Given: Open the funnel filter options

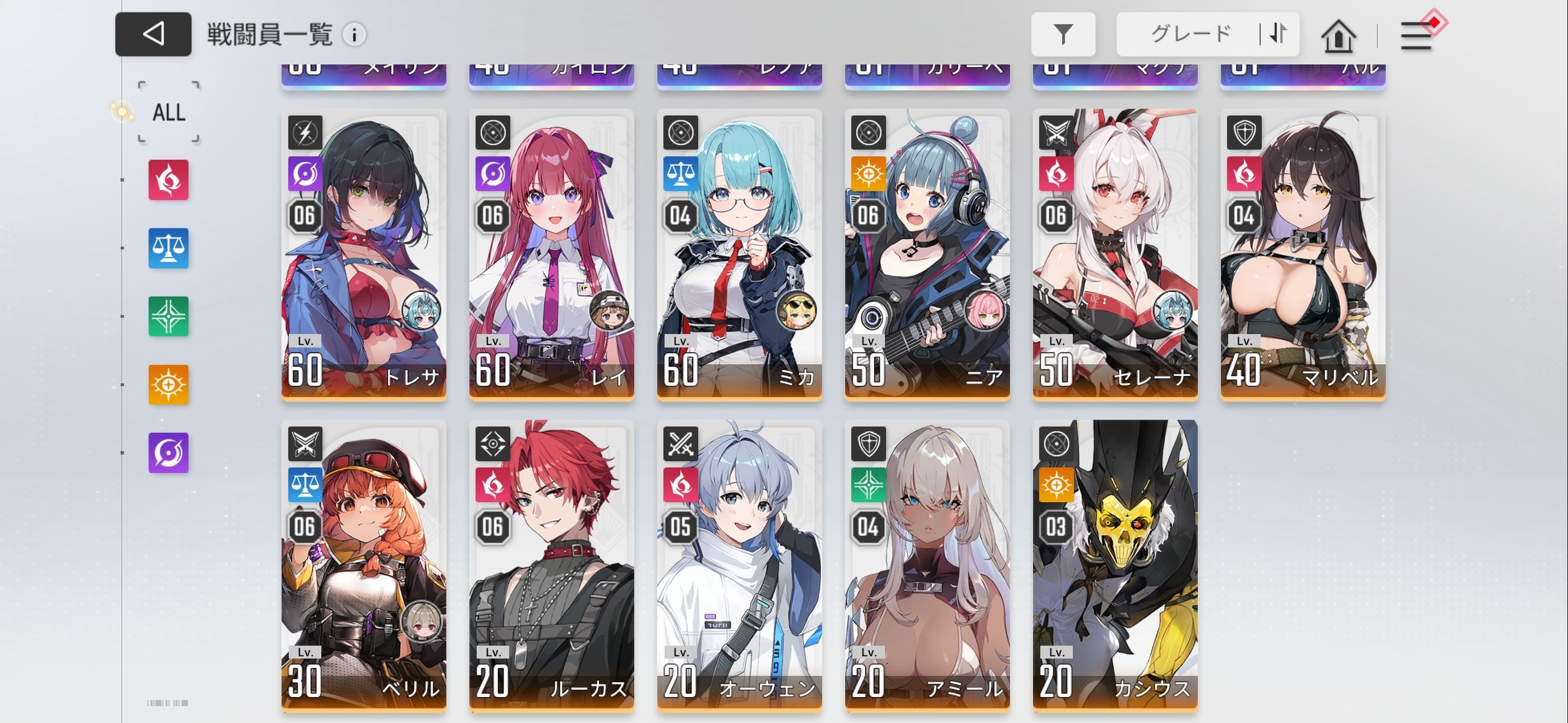Looking at the screenshot, I should (x=1063, y=34).
